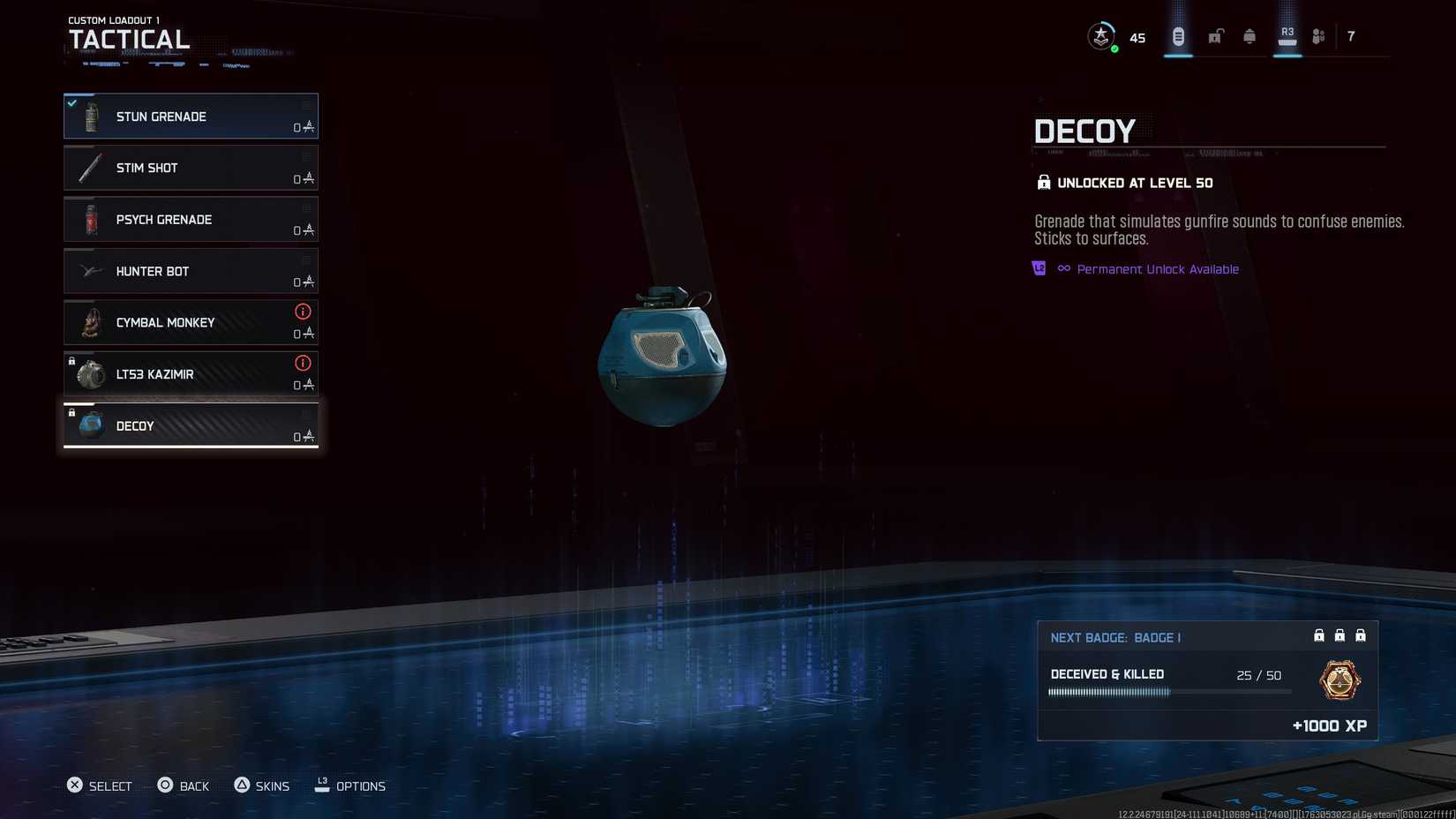Select the tactical grenade slot icon in top bar
The image size is (1456, 819).
1177,36
